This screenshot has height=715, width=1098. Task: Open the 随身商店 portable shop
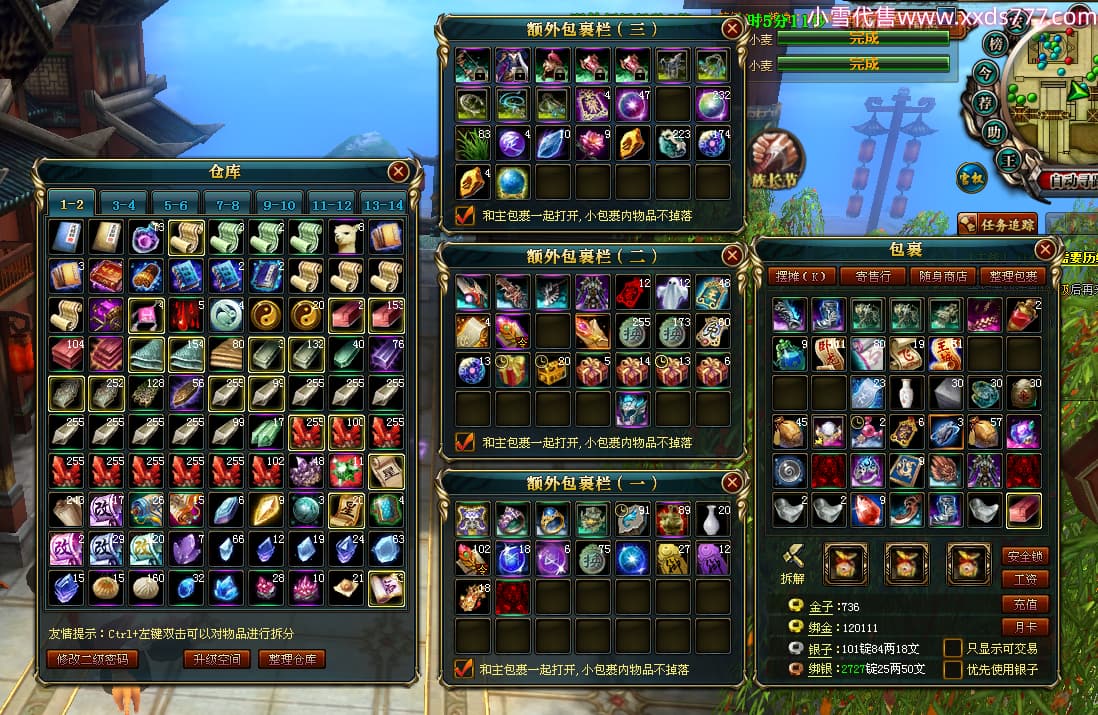click(x=943, y=276)
